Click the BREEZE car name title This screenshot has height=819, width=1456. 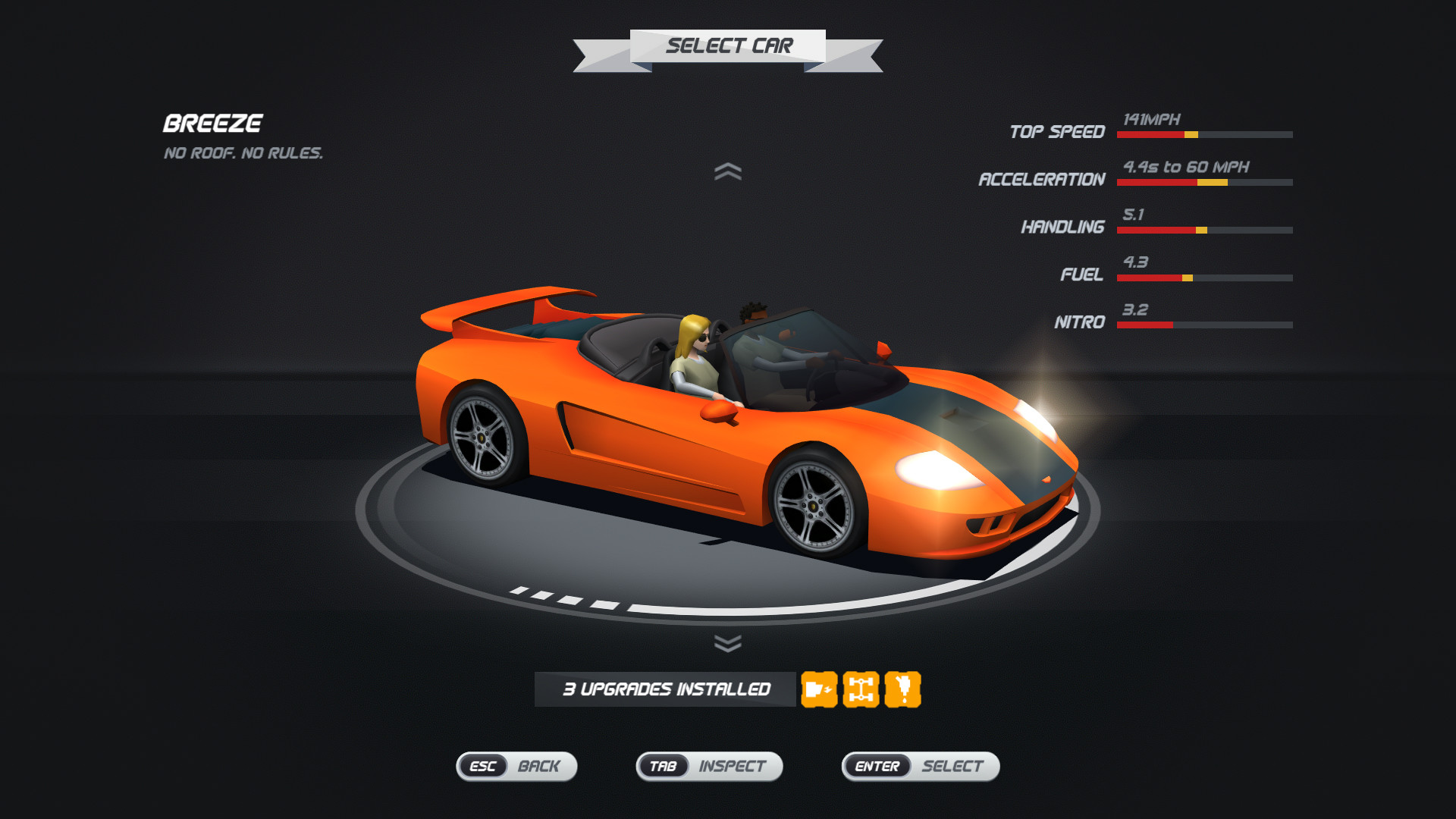coord(213,123)
